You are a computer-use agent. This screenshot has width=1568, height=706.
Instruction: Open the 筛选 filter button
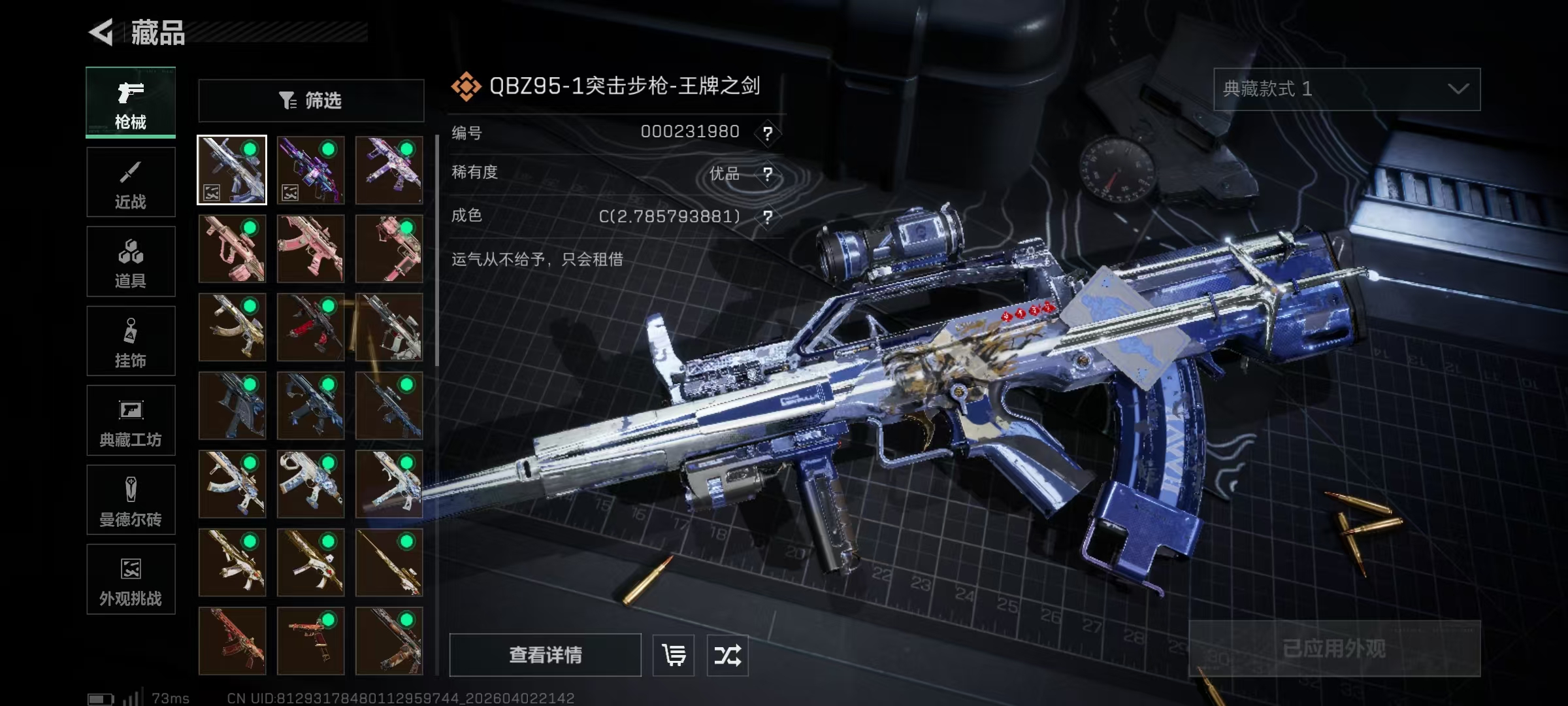311,101
